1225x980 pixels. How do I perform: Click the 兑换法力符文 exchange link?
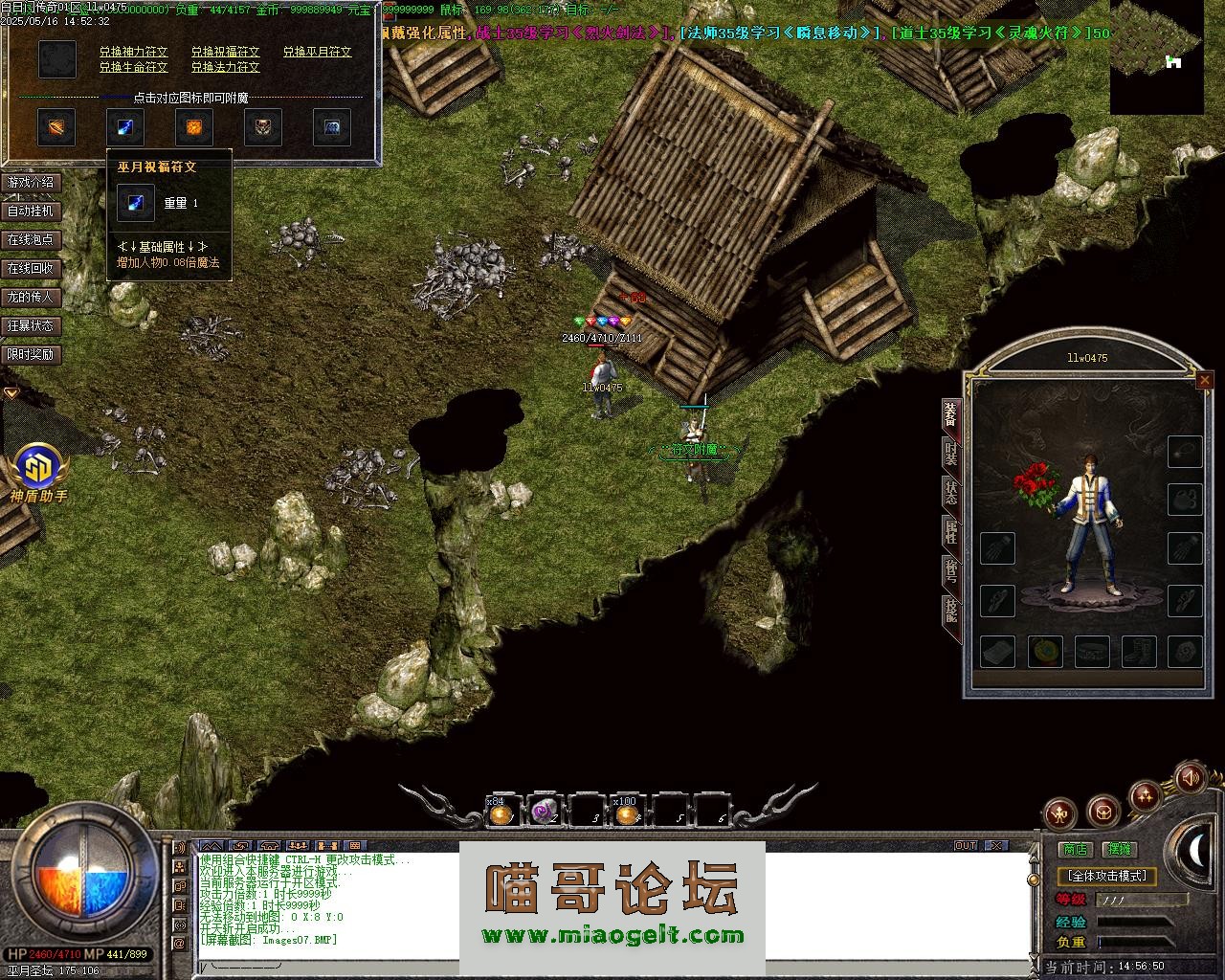click(225, 68)
